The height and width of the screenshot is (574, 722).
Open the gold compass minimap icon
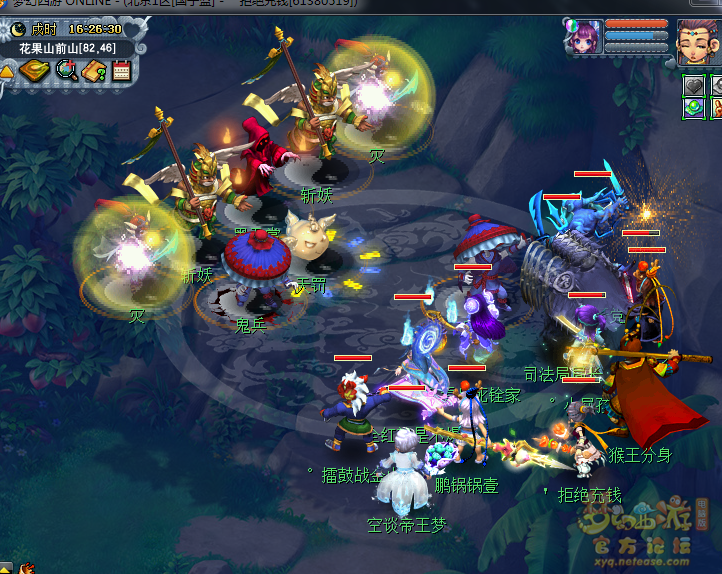(34, 71)
